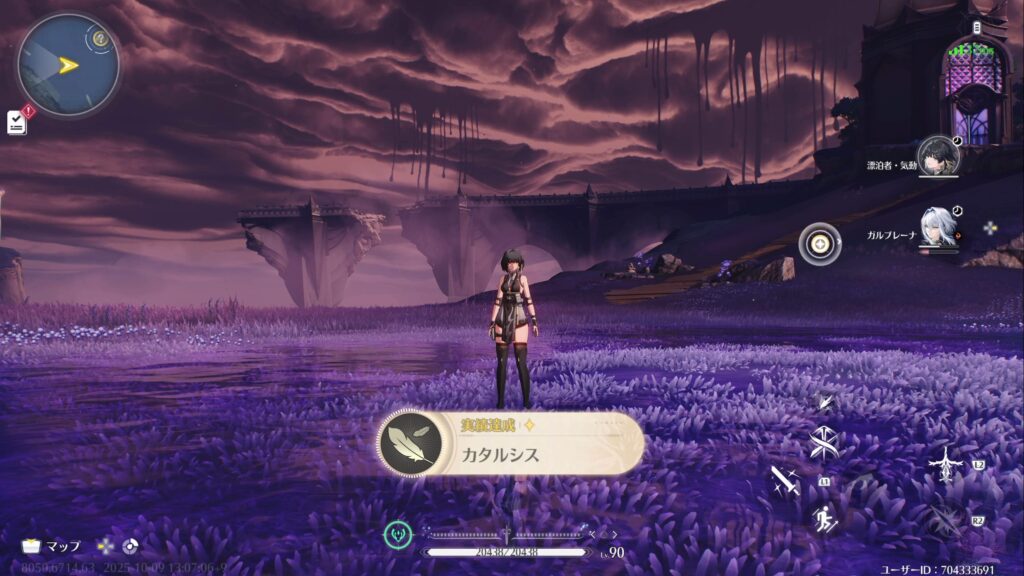The width and height of the screenshot is (1024, 576).
Task: Click the green circular gauge icon beside HP
Action: (x=398, y=535)
